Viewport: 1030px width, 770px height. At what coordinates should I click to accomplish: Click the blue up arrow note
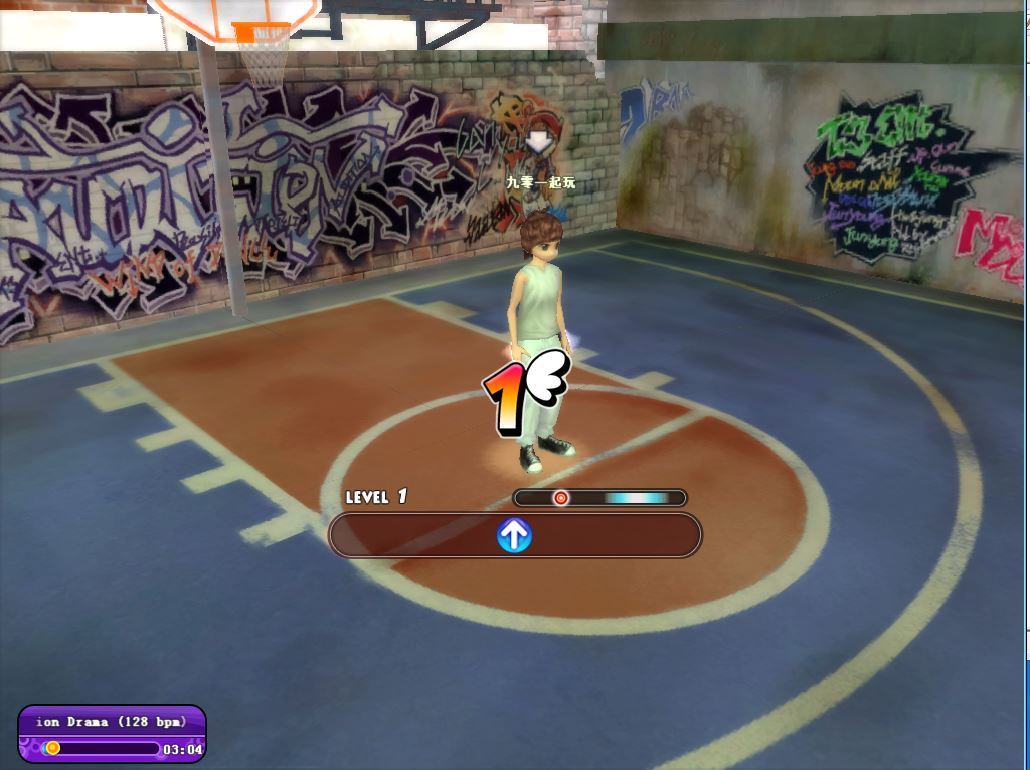pos(514,536)
